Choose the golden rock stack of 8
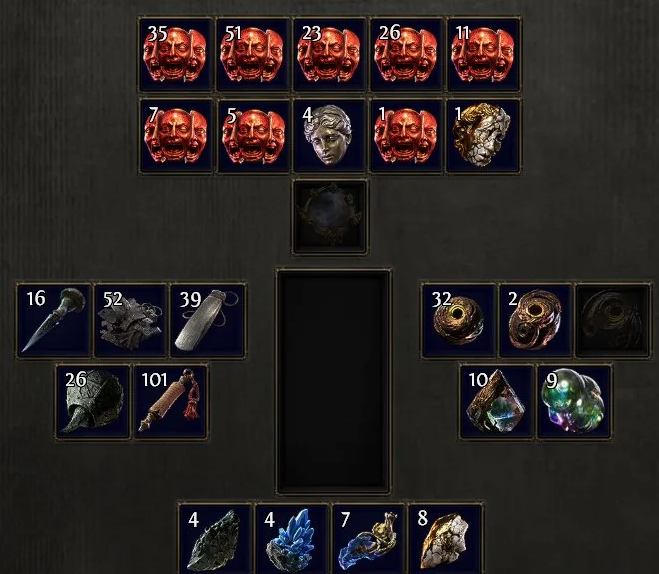Viewport: 659px width, 574px height. pos(446,540)
